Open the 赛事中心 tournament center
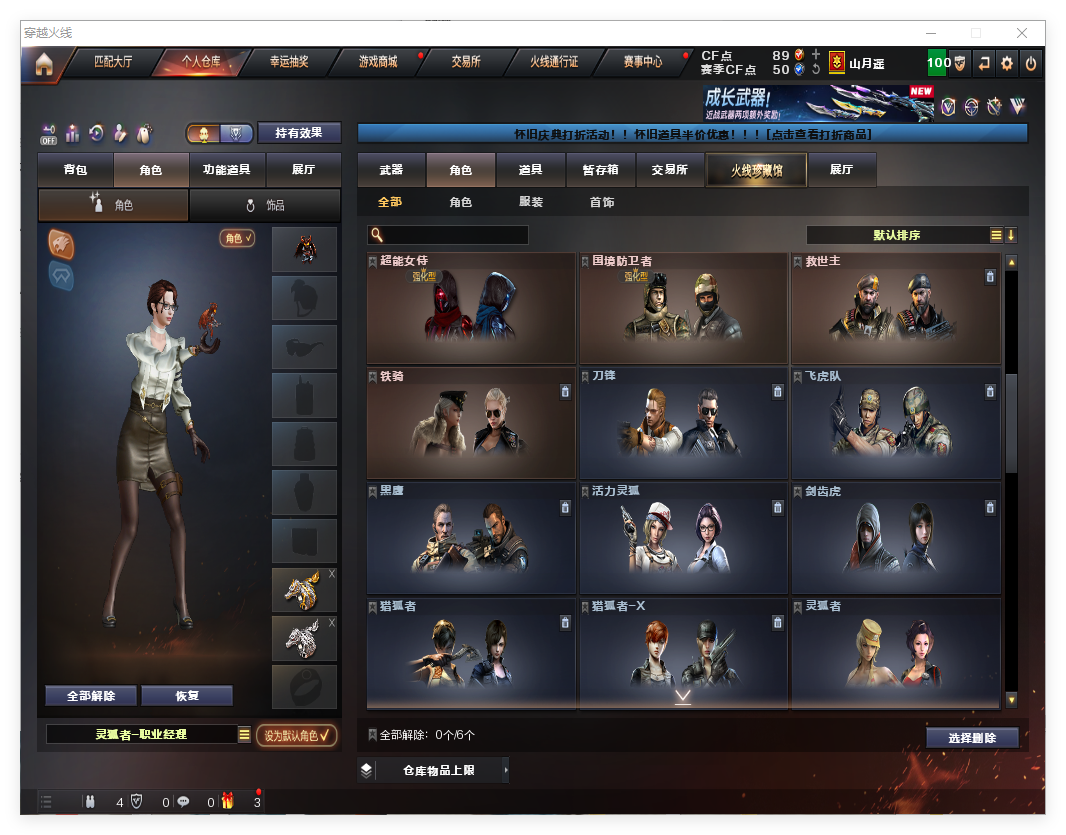 643,62
